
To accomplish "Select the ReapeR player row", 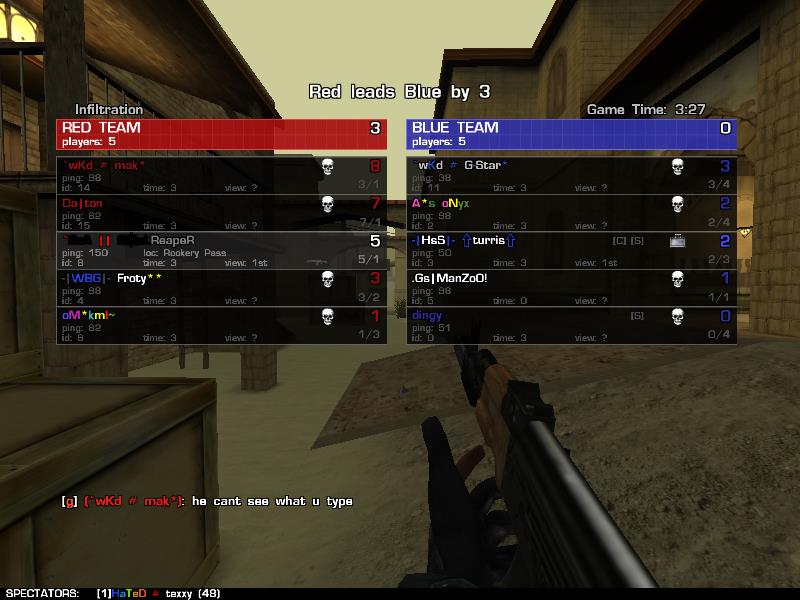I will pos(221,250).
